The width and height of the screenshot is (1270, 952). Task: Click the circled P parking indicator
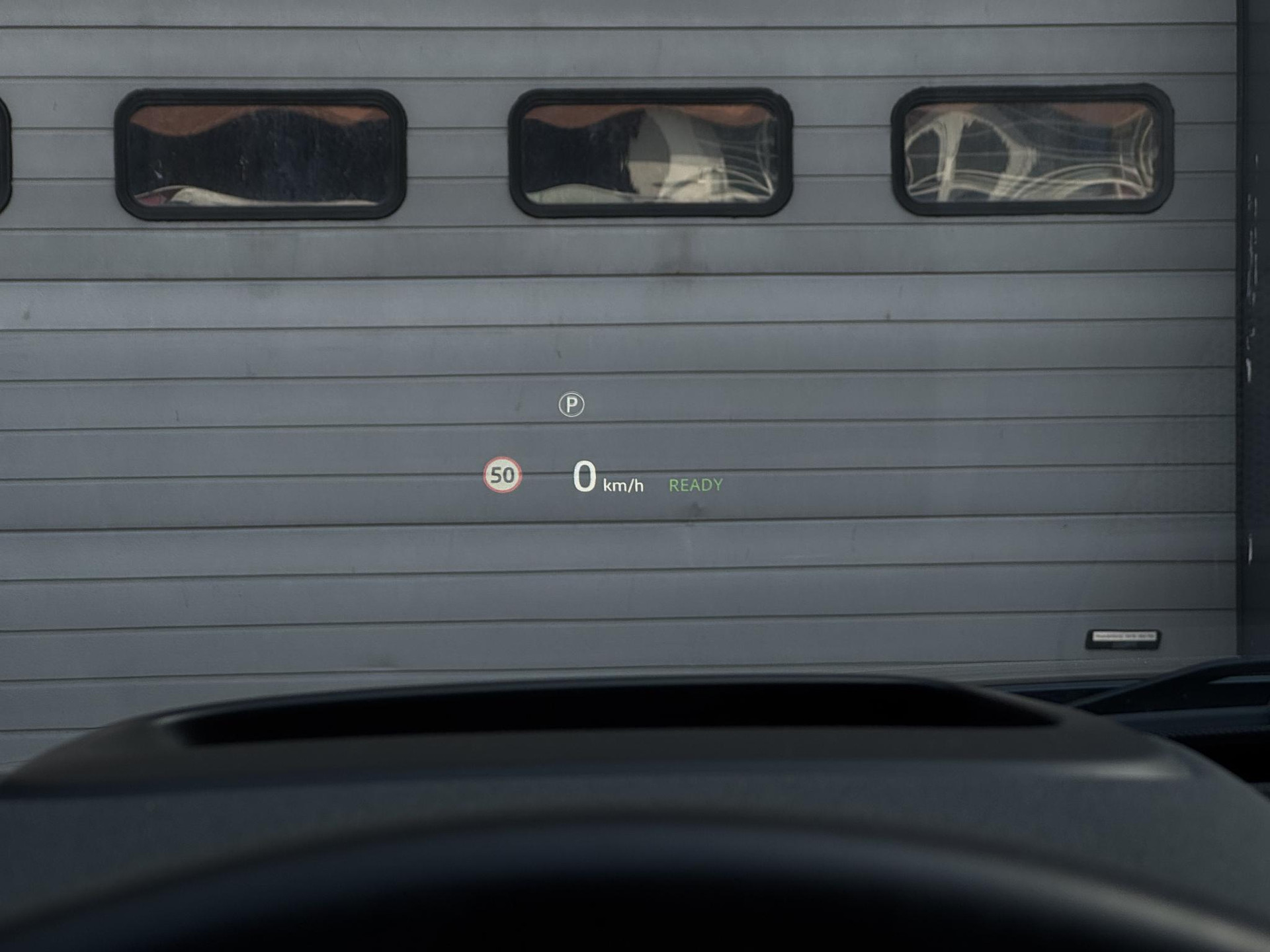pos(571,405)
